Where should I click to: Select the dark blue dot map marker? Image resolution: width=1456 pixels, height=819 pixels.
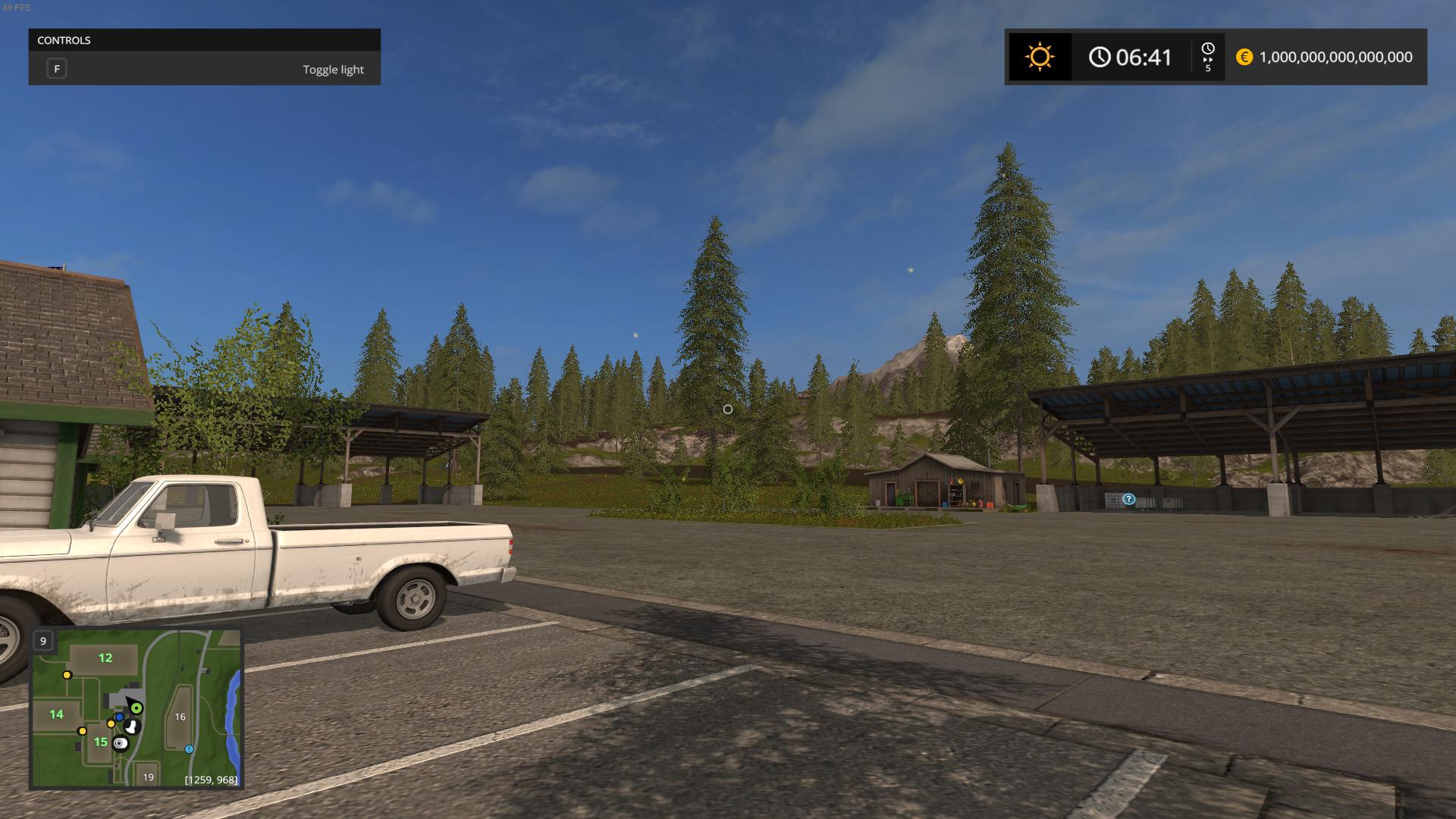pos(119,717)
